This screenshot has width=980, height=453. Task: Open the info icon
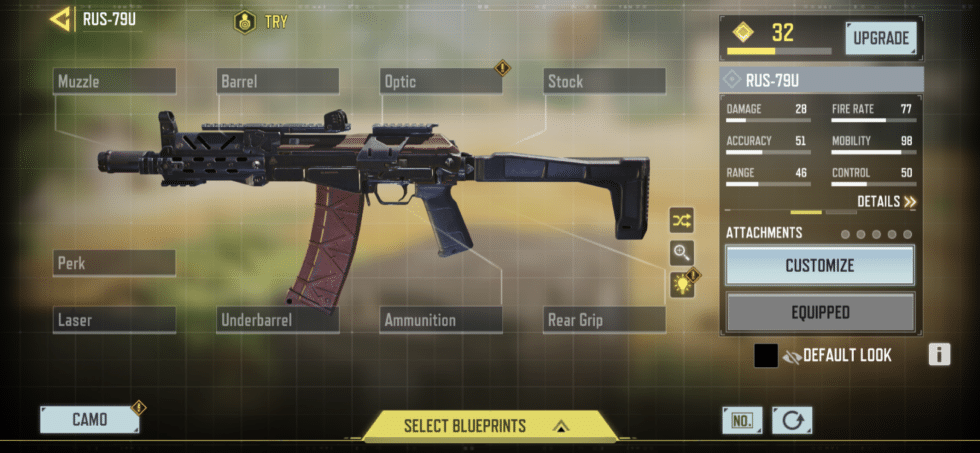click(938, 354)
